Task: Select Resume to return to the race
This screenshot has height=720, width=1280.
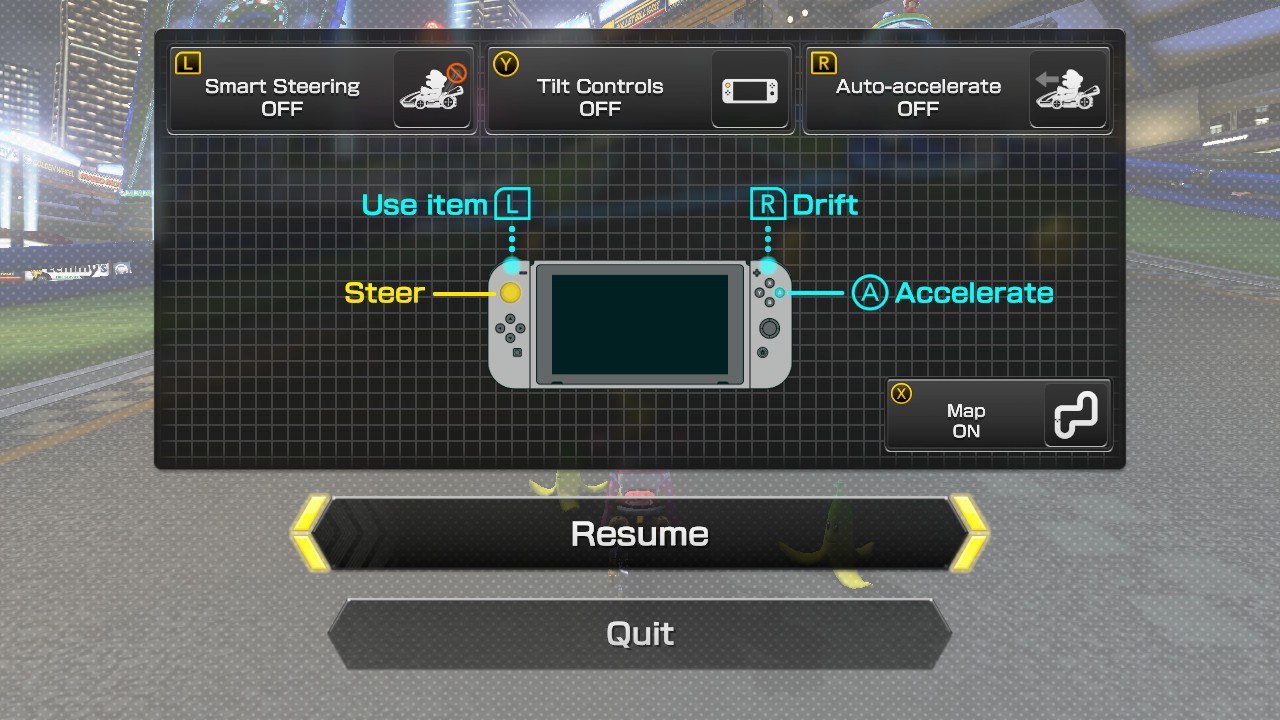Action: (x=640, y=533)
